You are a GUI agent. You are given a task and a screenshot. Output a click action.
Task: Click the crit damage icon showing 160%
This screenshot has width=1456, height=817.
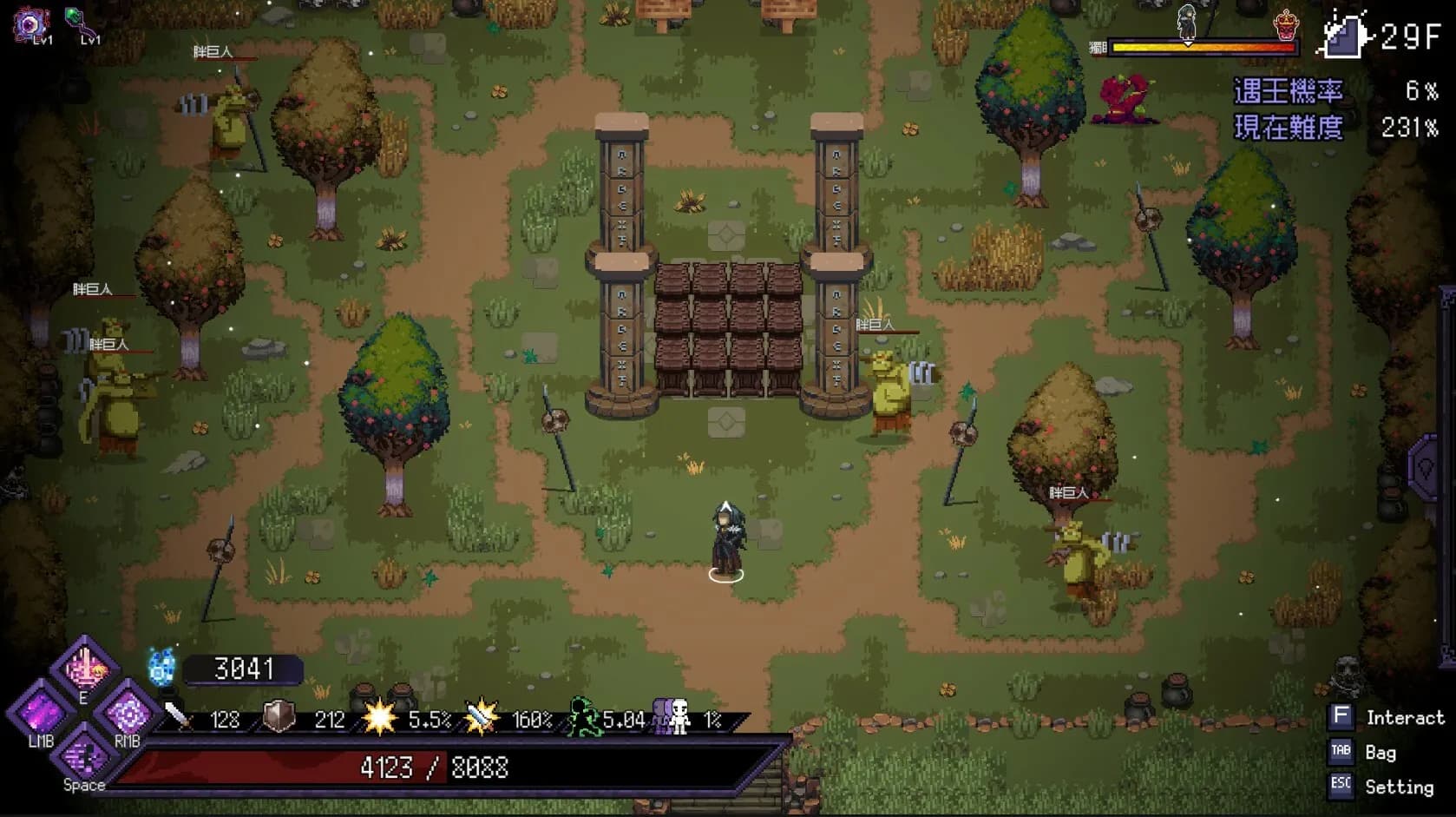pos(476,715)
